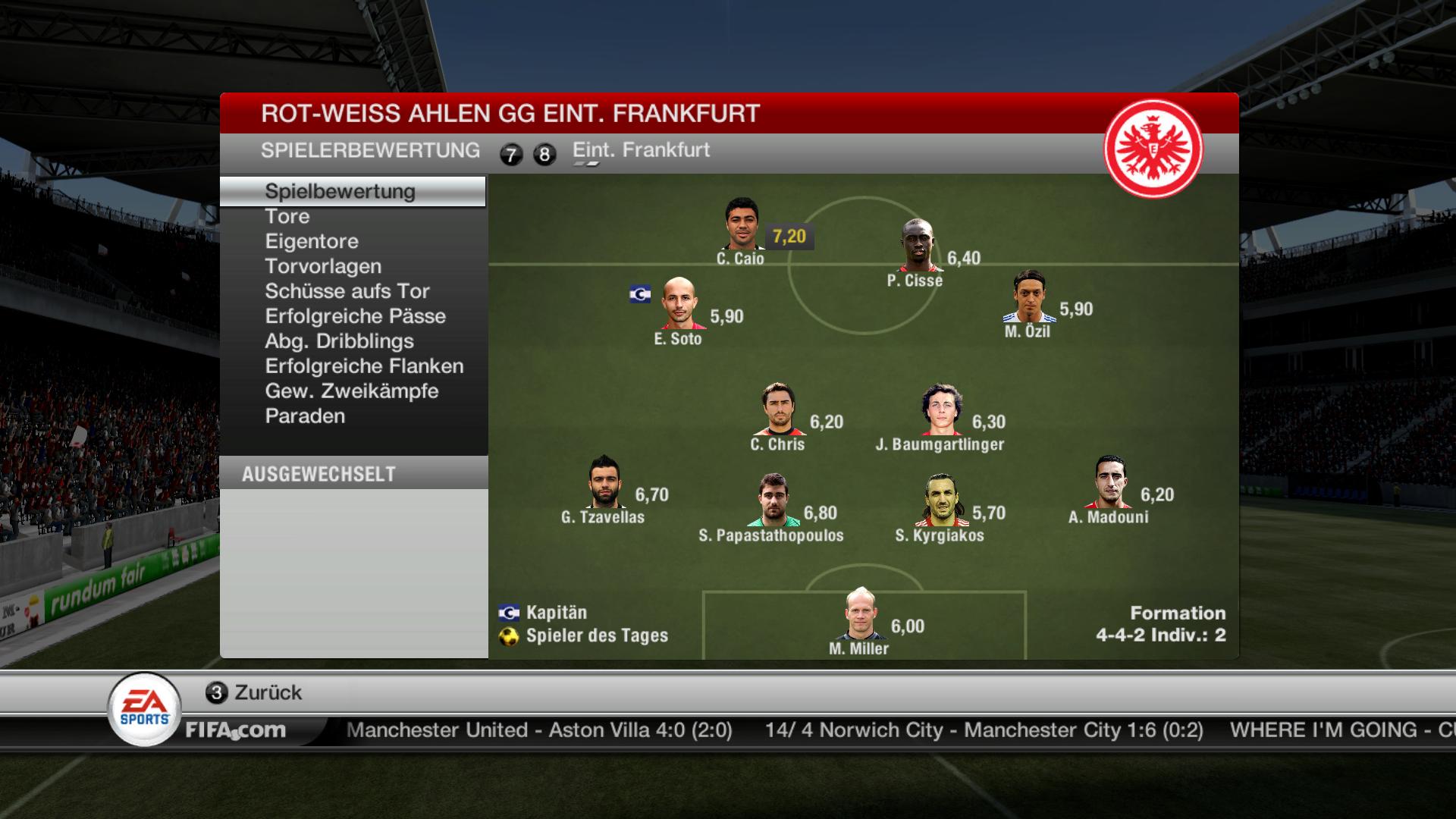This screenshot has height=819, width=1456.
Task: Click J. Baumgartlinger's portrait
Action: [x=942, y=409]
